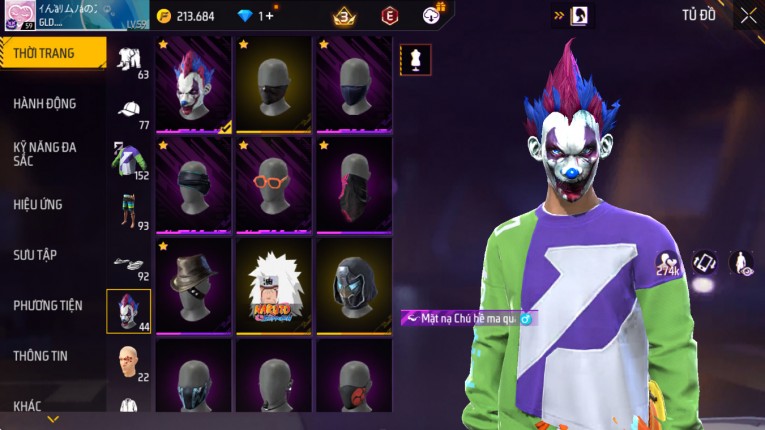Open the Phương Tiện tab
Image resolution: width=765 pixels, height=430 pixels.
click(48, 305)
